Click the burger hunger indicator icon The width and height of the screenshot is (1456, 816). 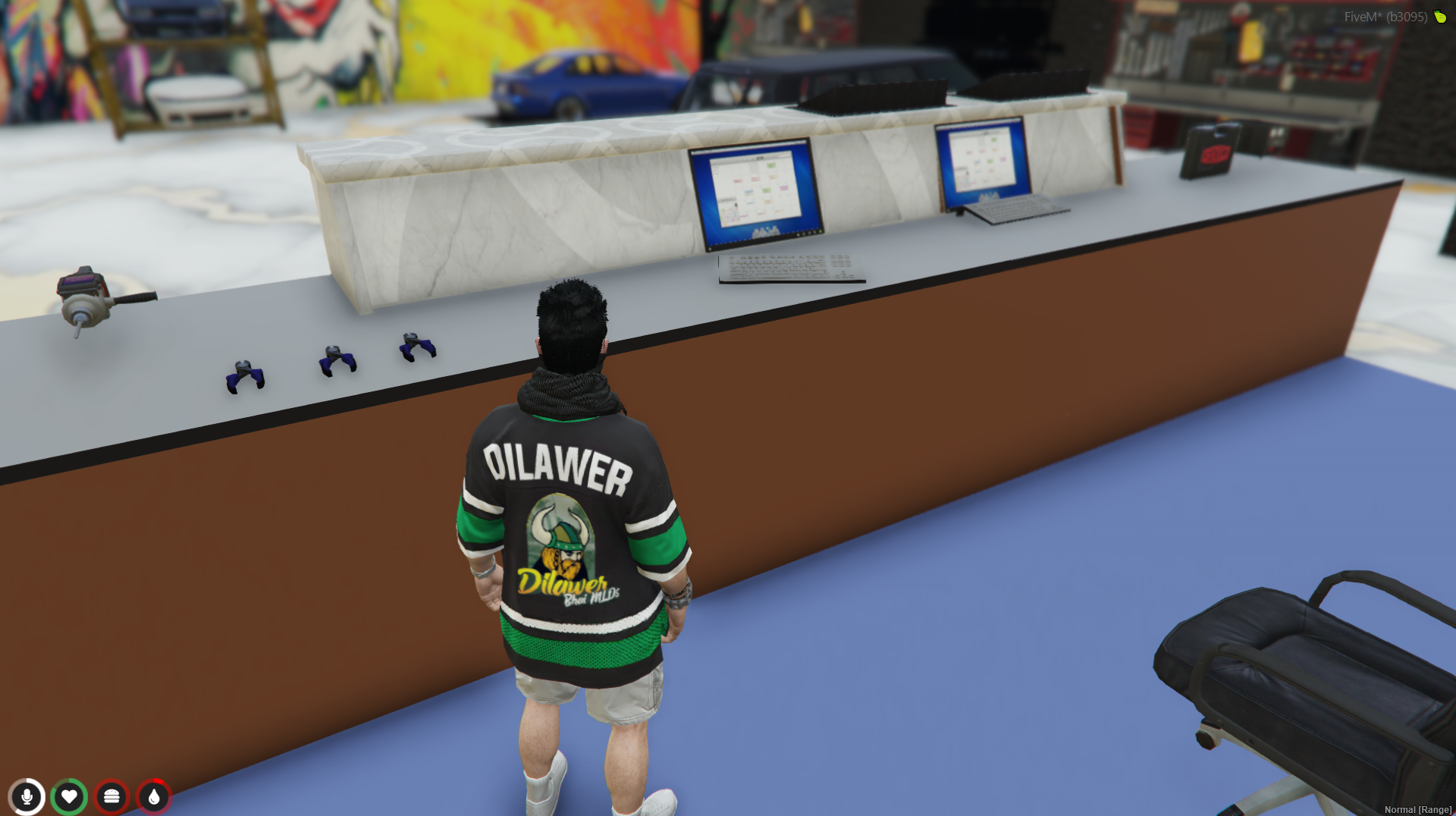111,796
